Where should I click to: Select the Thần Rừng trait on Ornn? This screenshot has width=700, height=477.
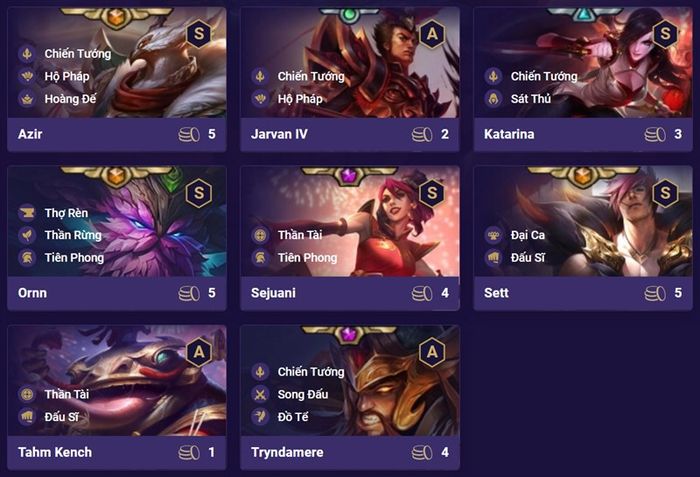pyautogui.click(x=72, y=235)
